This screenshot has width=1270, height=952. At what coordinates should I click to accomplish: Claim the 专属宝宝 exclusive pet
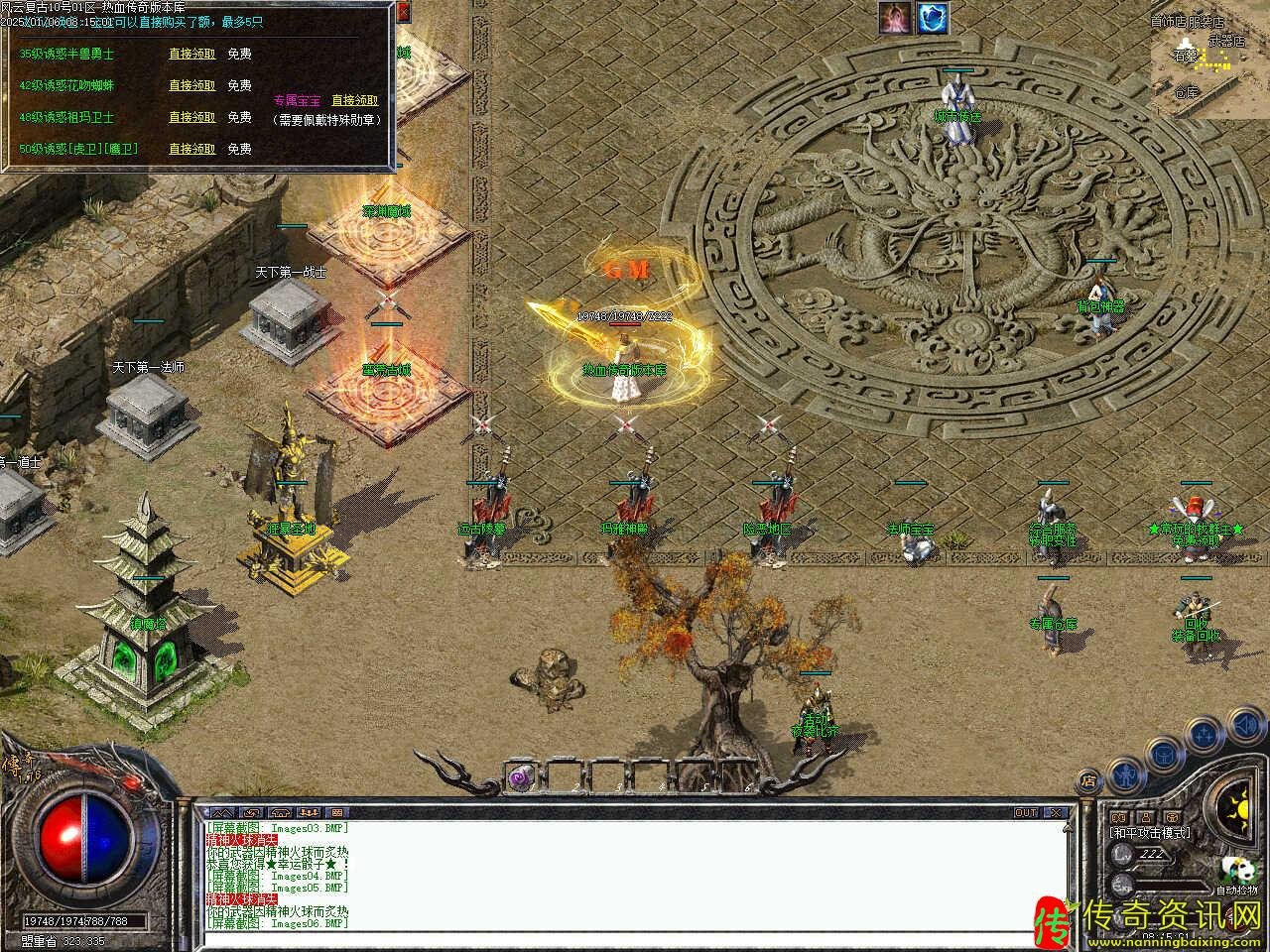[354, 100]
